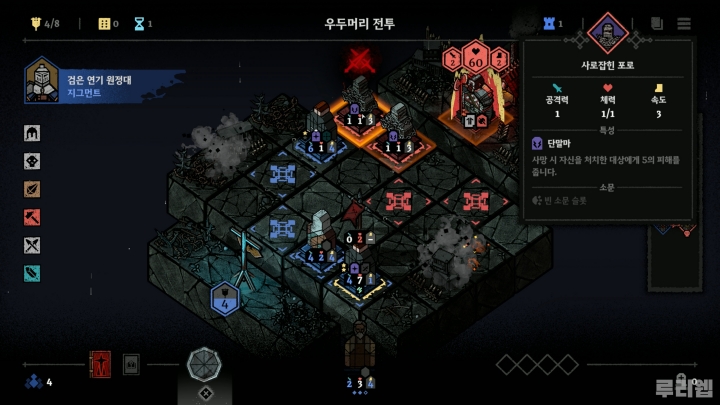Select the skull icon in left sidebar
The height and width of the screenshot is (405, 720).
(x=32, y=161)
